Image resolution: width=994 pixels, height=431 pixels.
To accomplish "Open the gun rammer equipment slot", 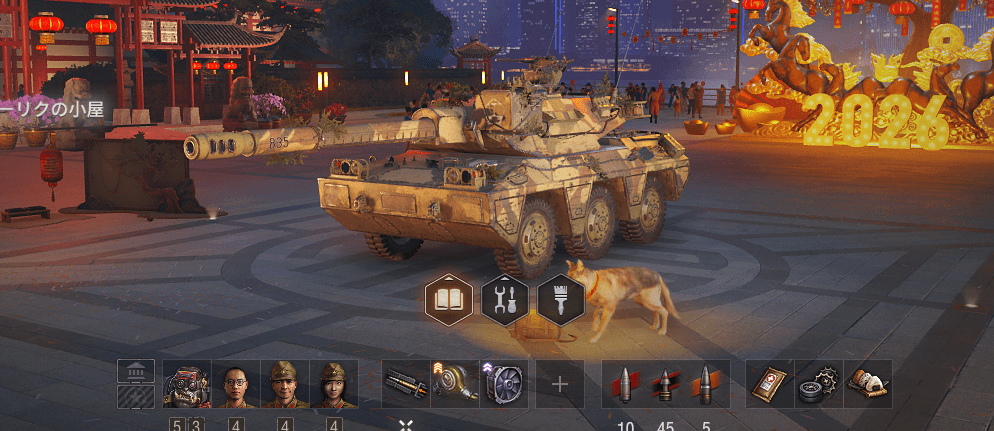I will tap(407, 384).
